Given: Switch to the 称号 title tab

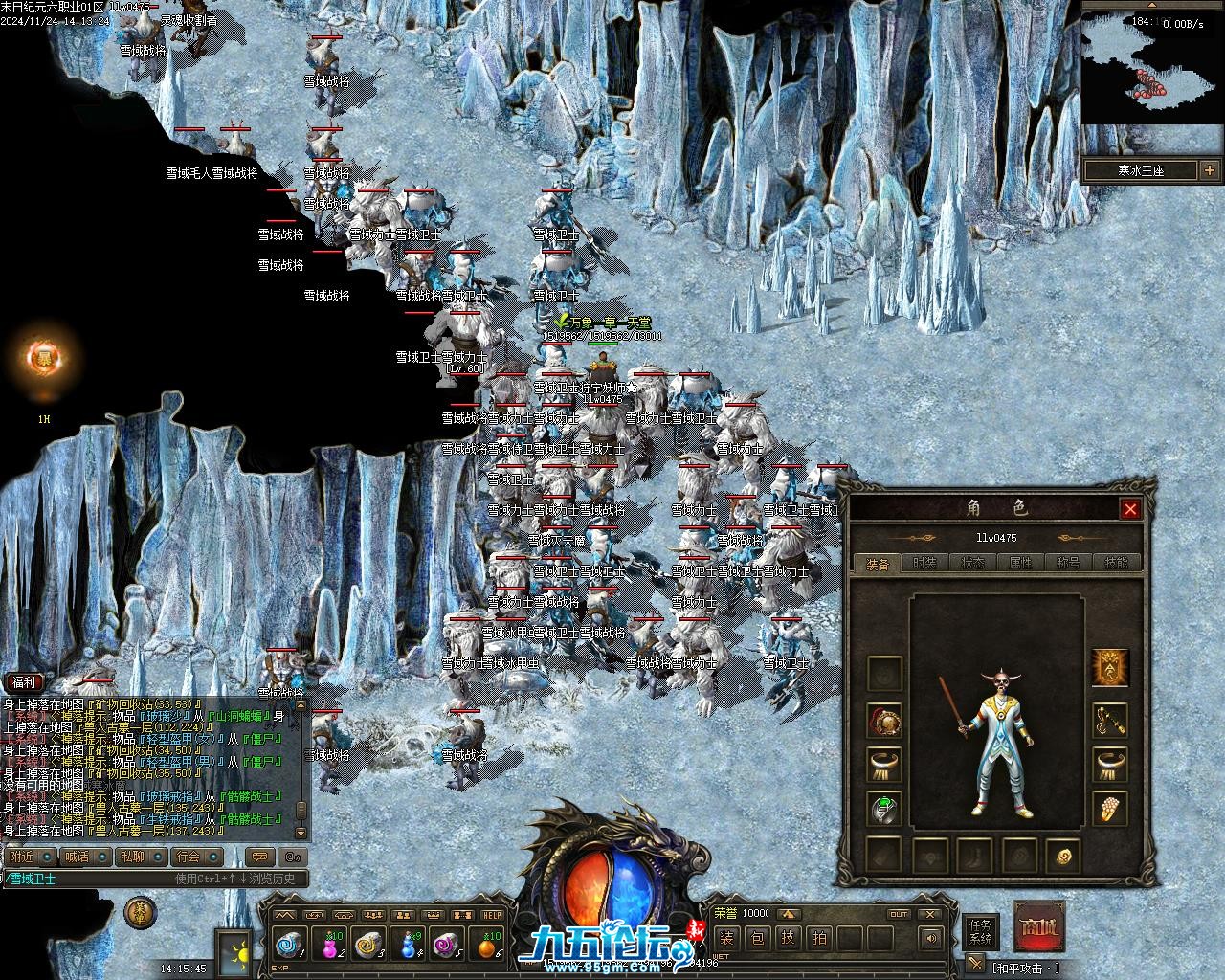Looking at the screenshot, I should click(1068, 564).
